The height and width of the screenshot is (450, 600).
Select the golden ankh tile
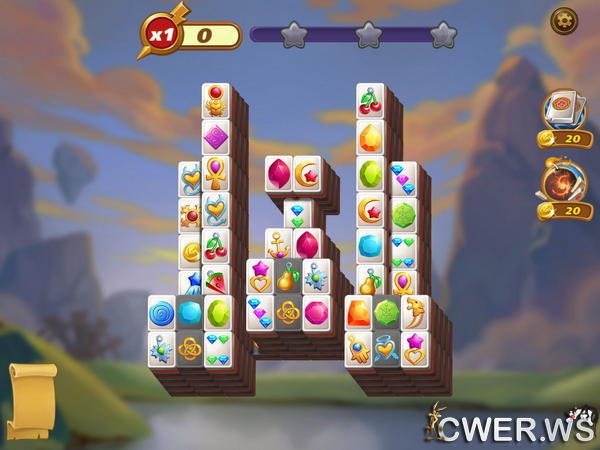215,174
